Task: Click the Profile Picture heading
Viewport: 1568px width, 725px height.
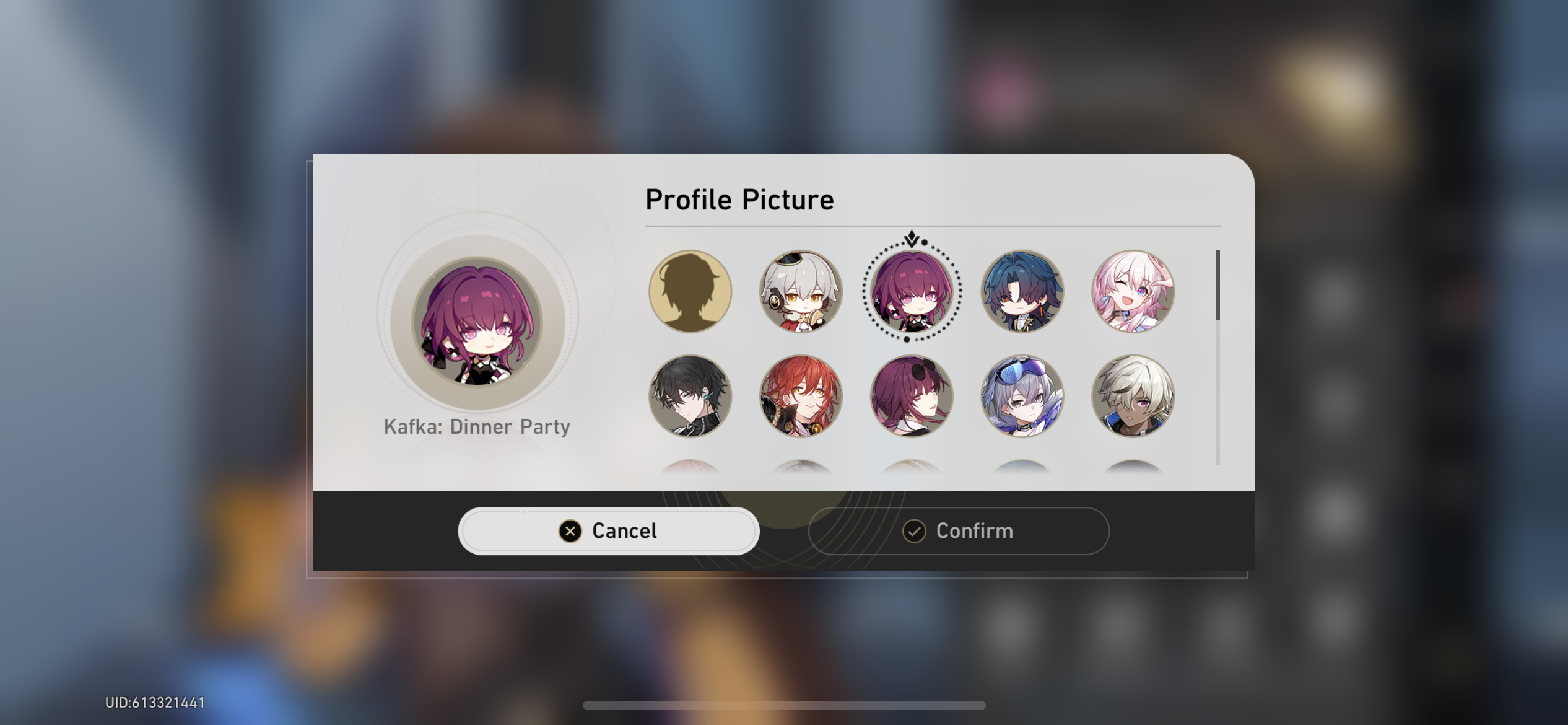Action: pos(739,199)
